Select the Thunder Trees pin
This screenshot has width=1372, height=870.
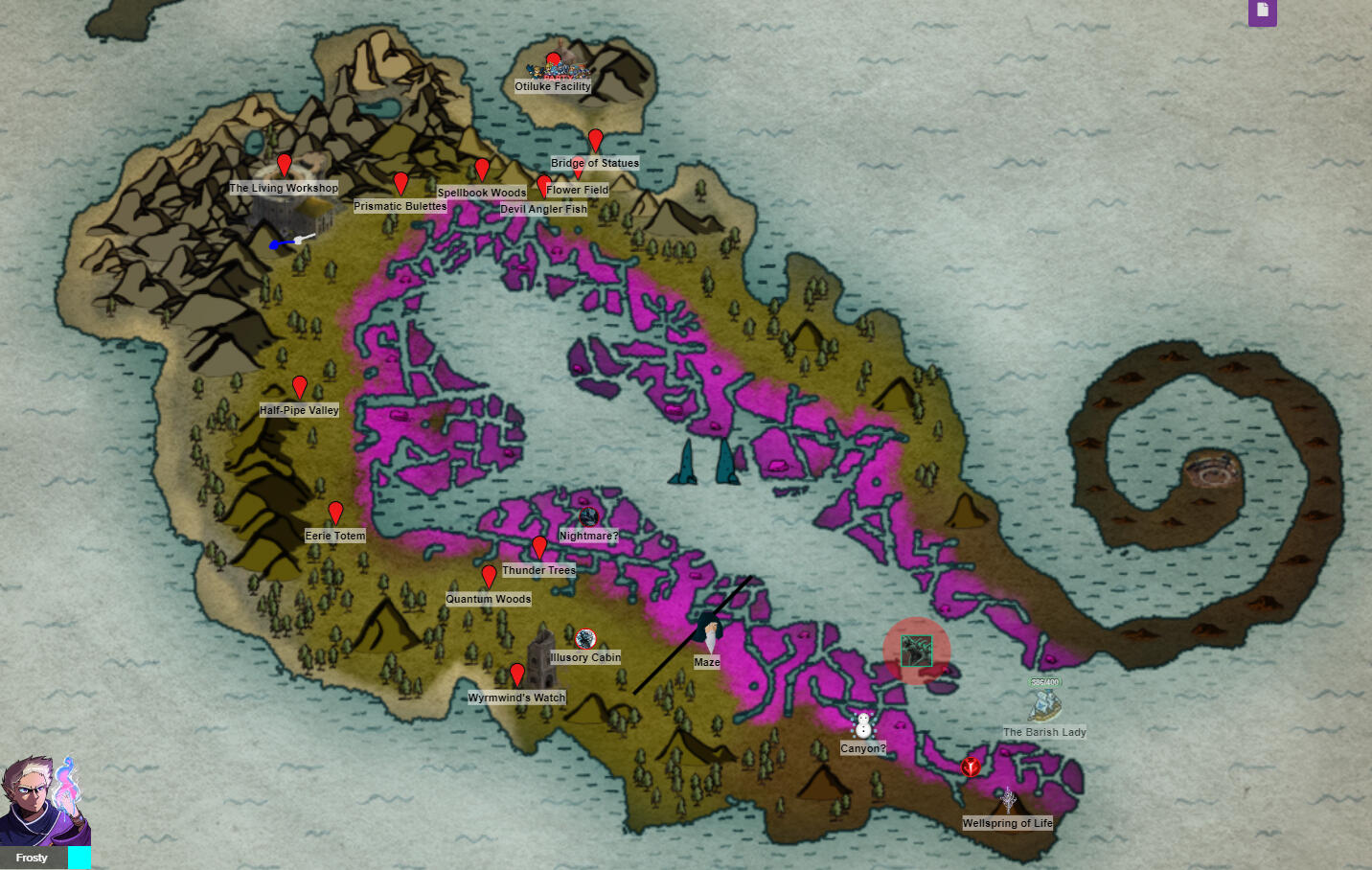point(539,548)
